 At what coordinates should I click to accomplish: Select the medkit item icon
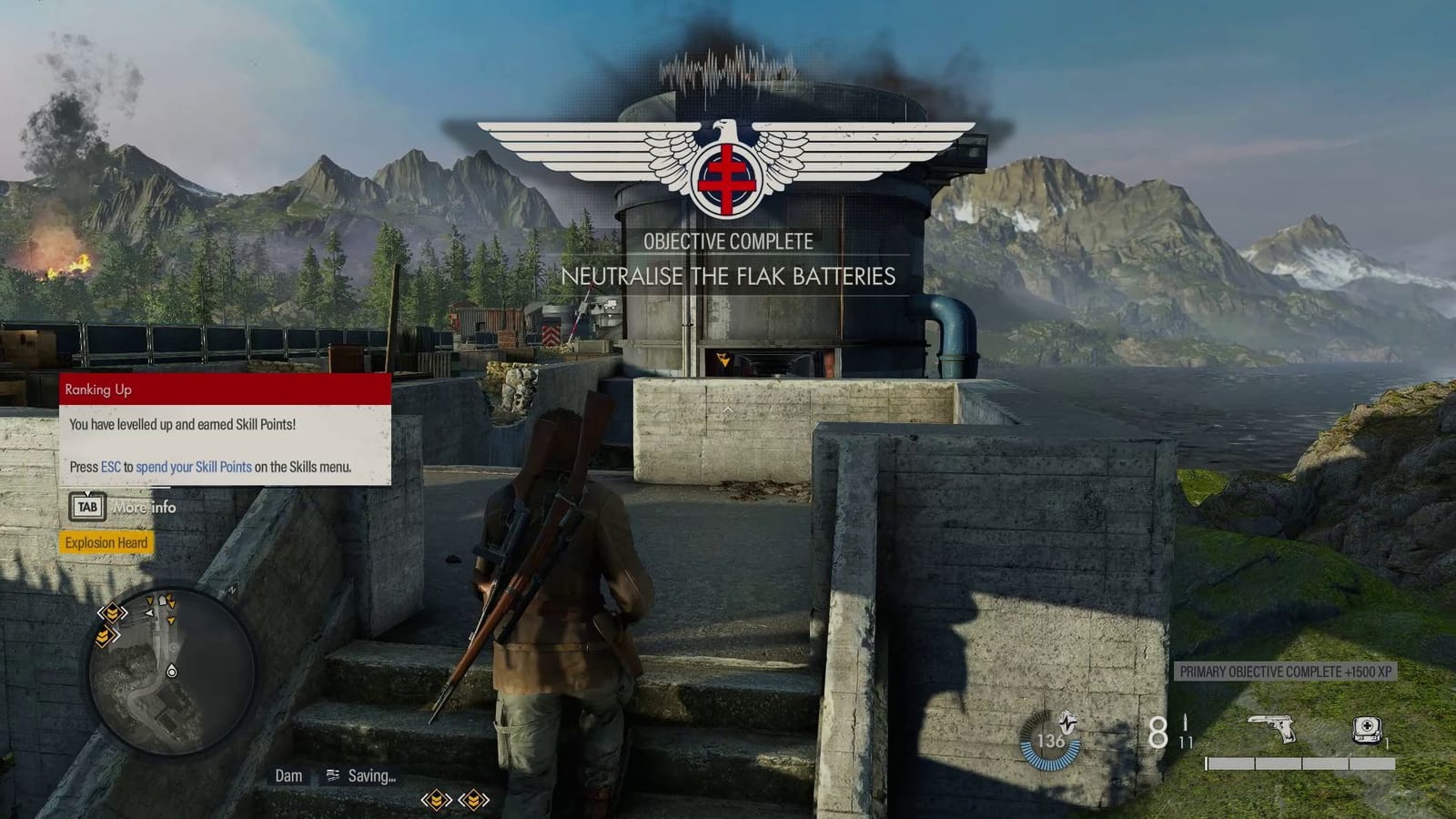[x=1367, y=730]
